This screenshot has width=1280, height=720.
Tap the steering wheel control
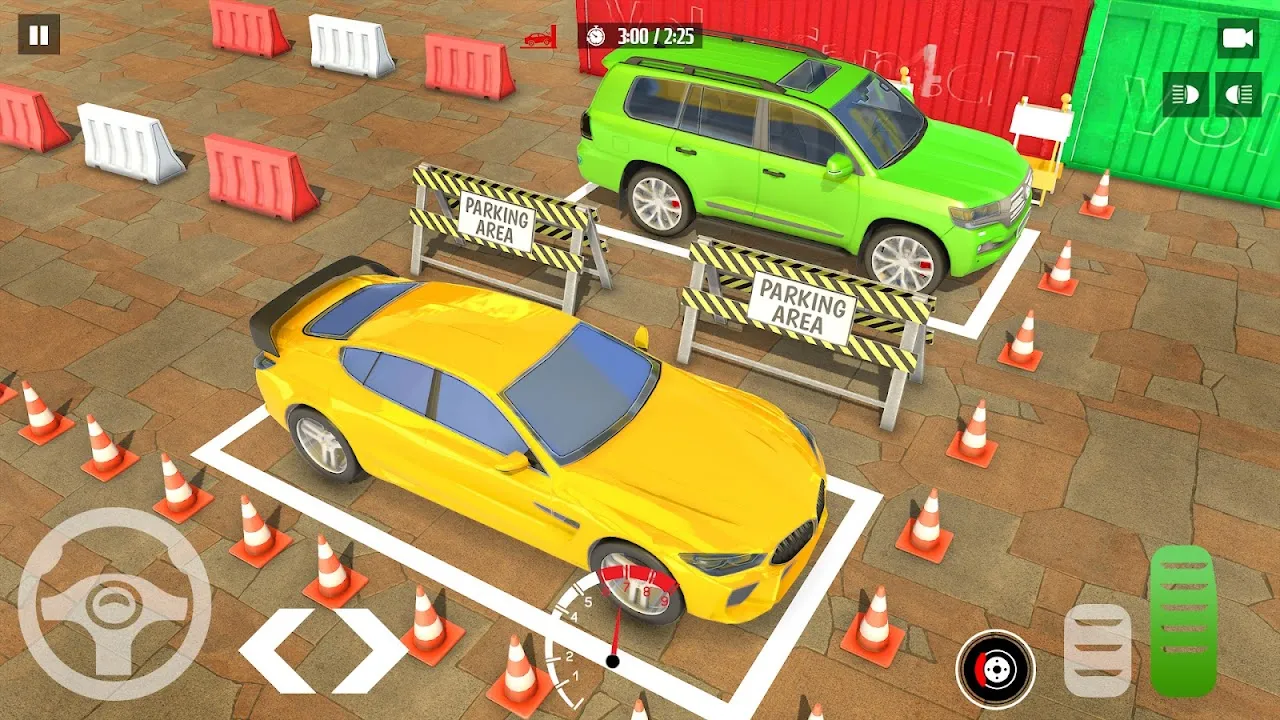click(x=114, y=604)
